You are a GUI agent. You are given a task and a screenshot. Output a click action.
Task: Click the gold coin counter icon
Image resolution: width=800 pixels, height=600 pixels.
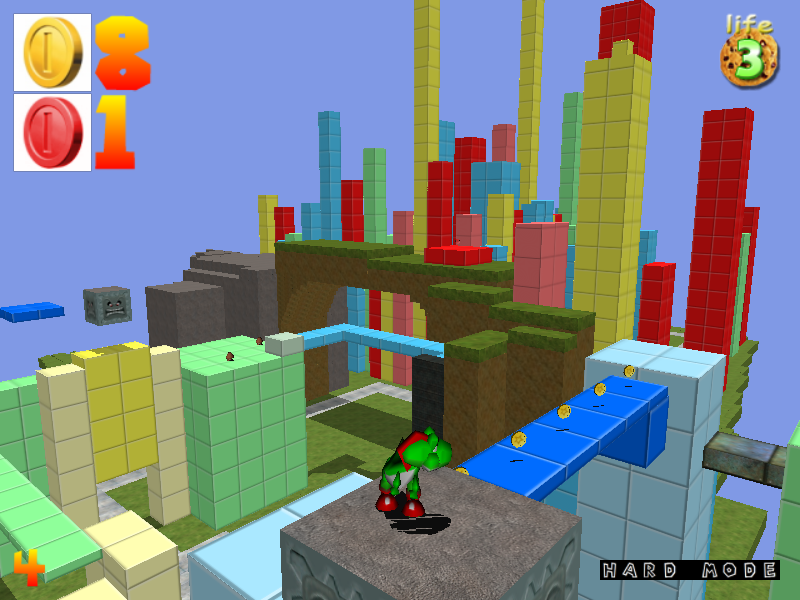(x=52, y=53)
